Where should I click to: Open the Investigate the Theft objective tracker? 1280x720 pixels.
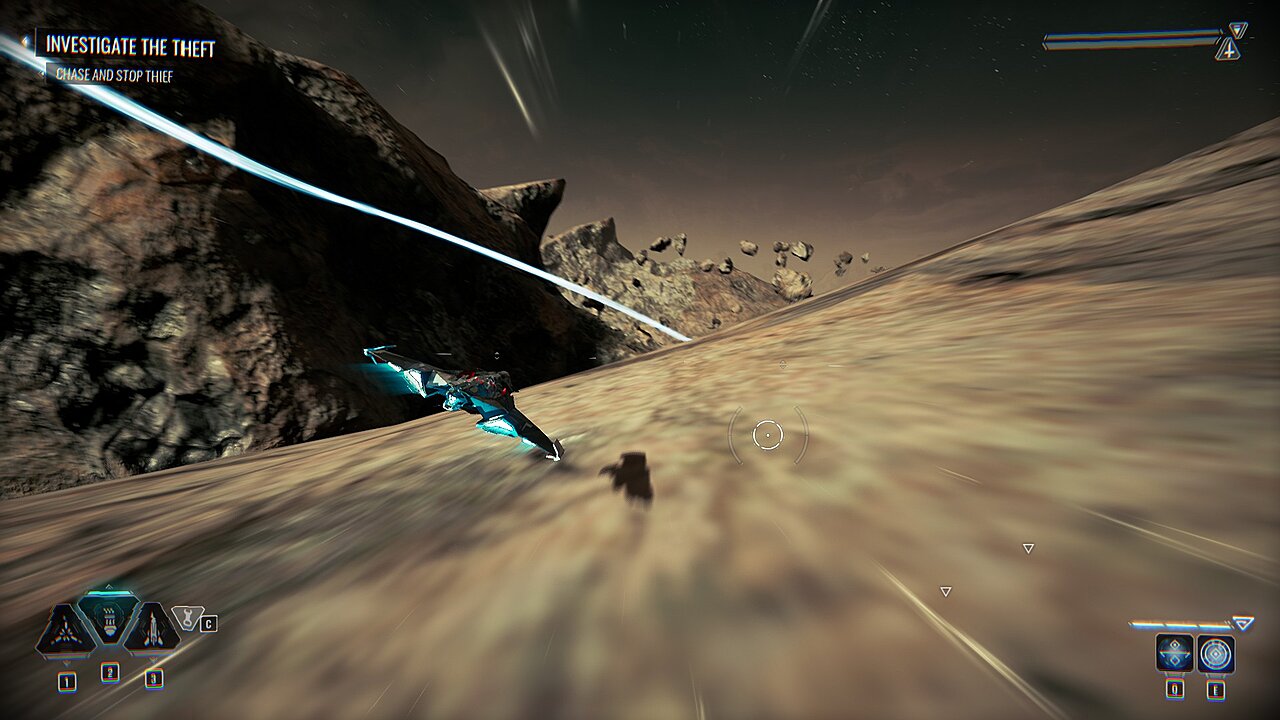pyautogui.click(x=130, y=46)
